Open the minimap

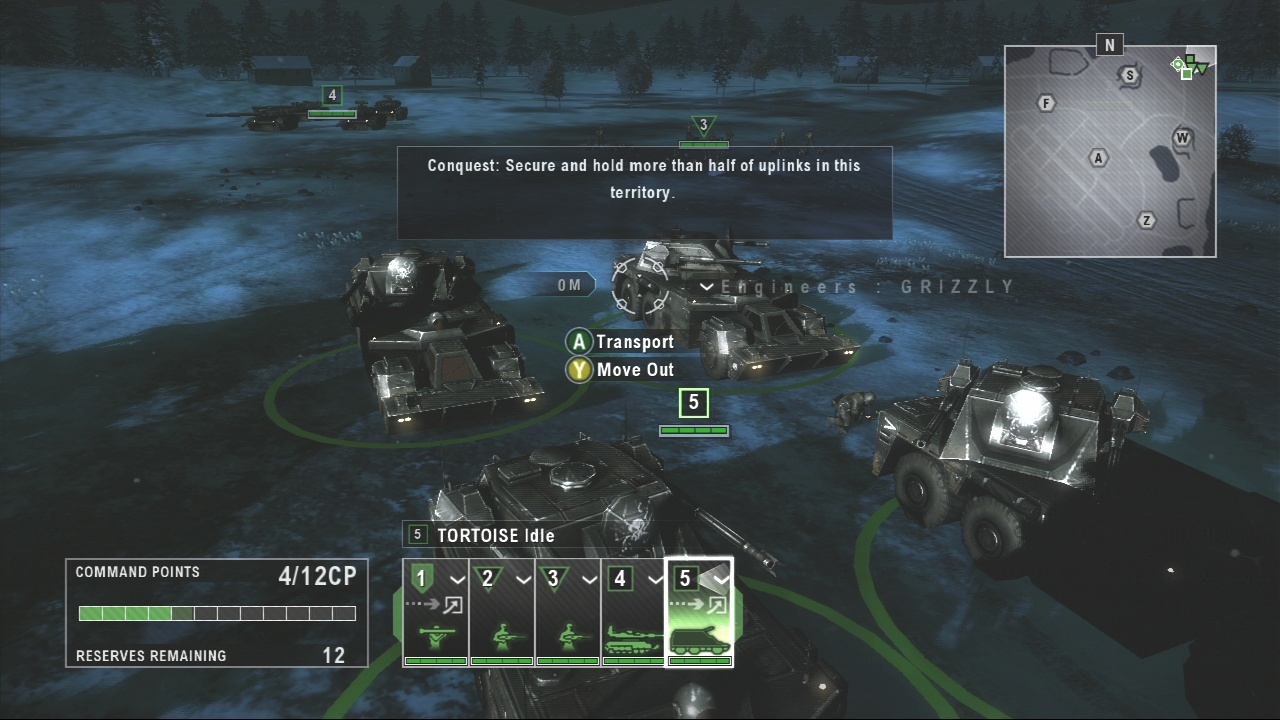pyautogui.click(x=1110, y=150)
